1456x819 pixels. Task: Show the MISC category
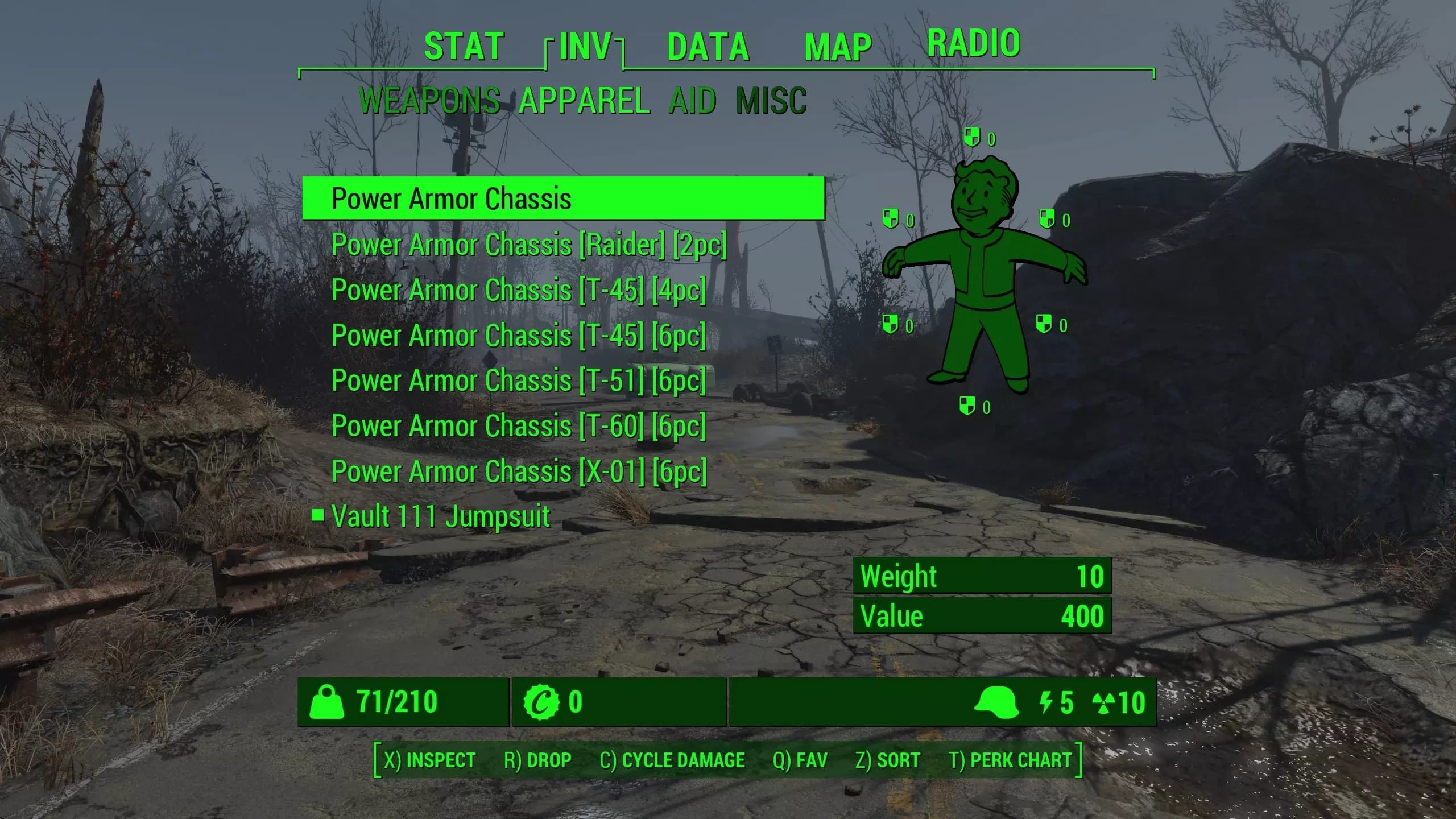pos(771,101)
